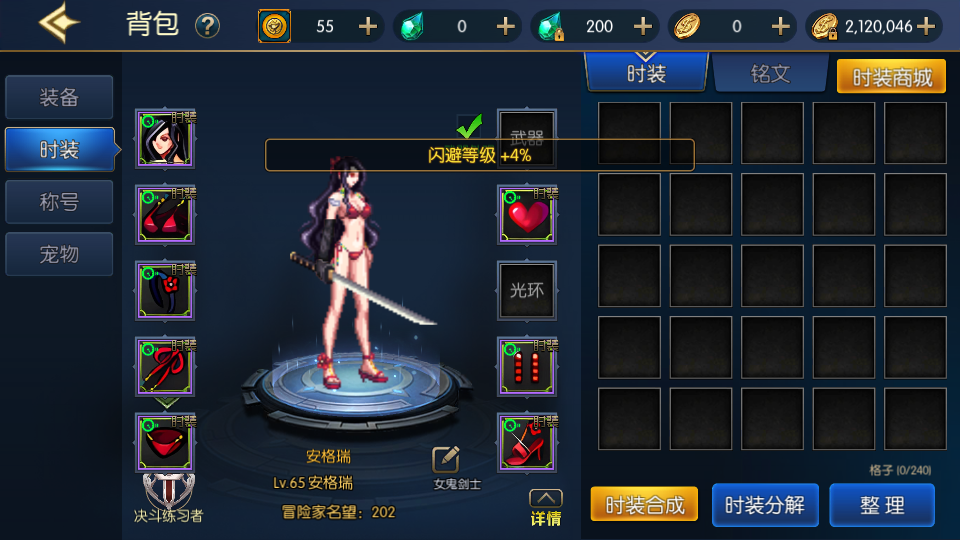
Task: Select the red high heel shoes slot
Action: tap(527, 443)
